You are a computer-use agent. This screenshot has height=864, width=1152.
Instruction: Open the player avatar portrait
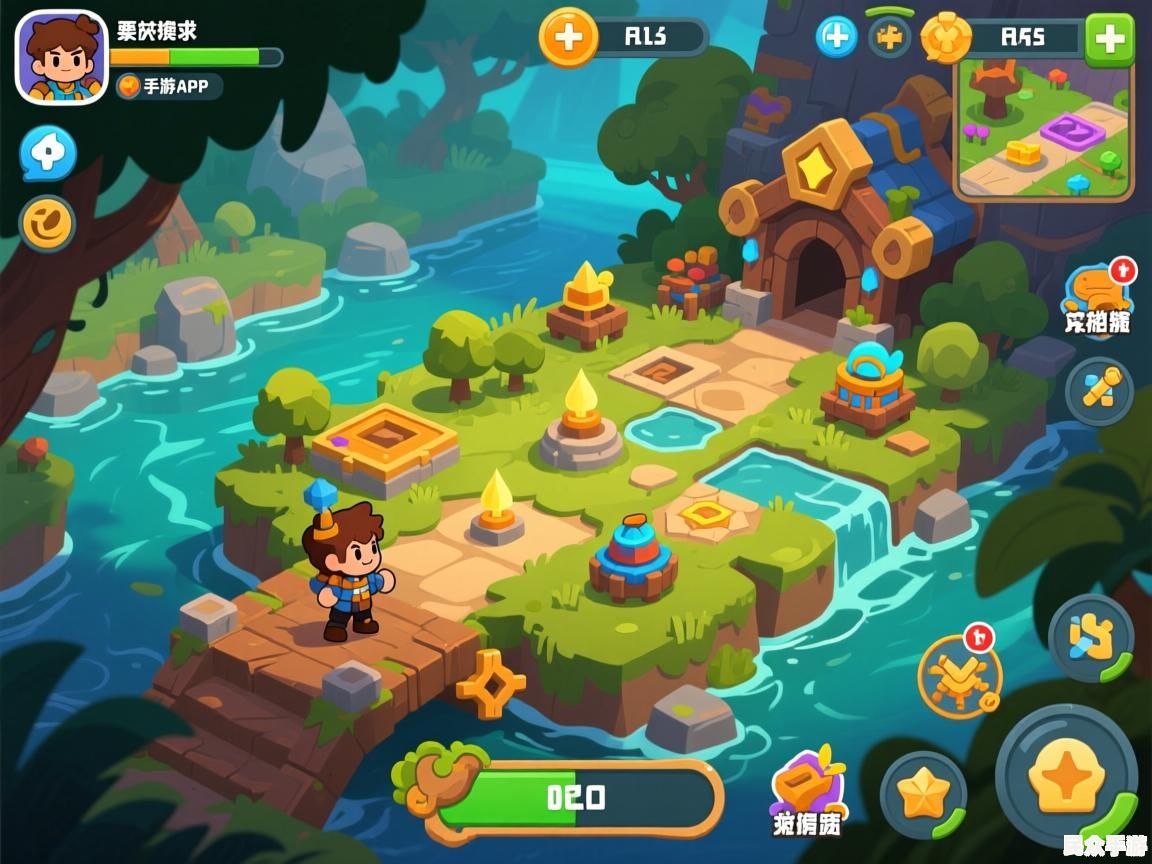pyautogui.click(x=61, y=57)
